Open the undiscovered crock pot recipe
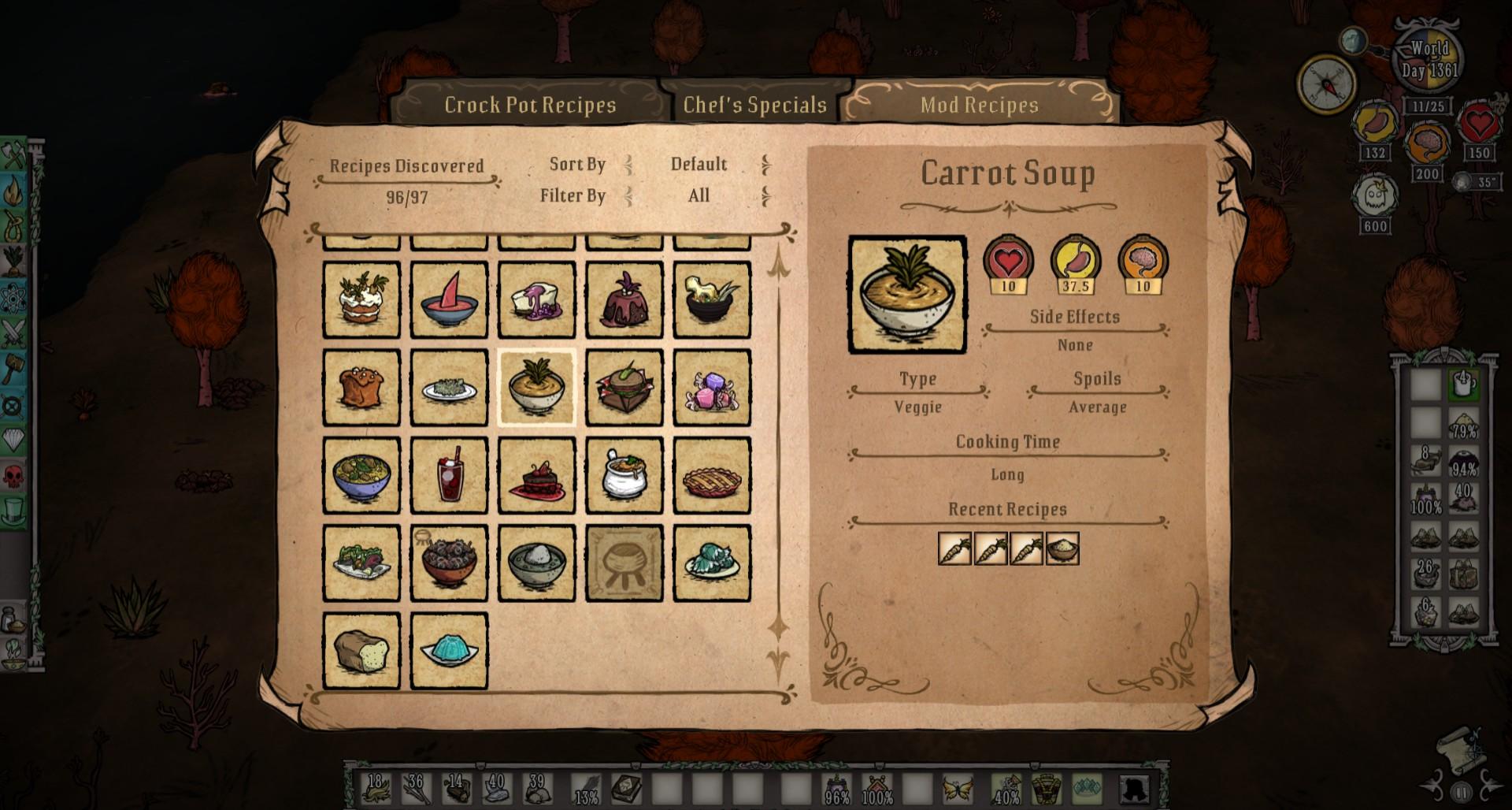Screen dimensions: 1512x810 [624, 563]
